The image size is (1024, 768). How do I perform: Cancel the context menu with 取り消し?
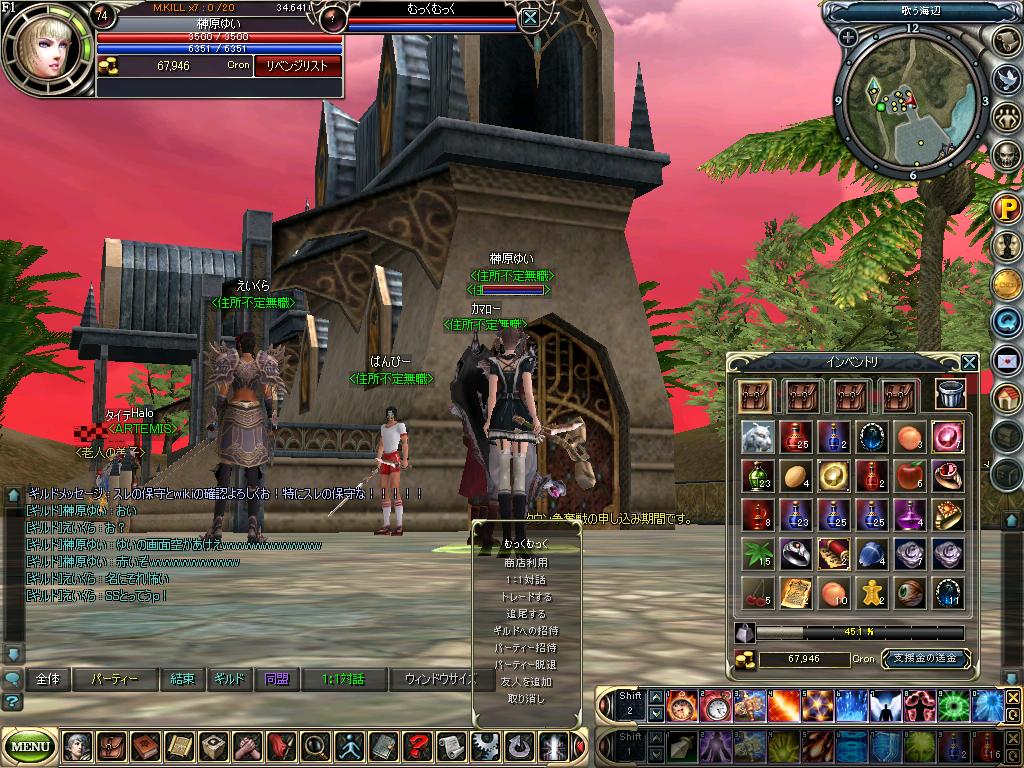pyautogui.click(x=526, y=699)
